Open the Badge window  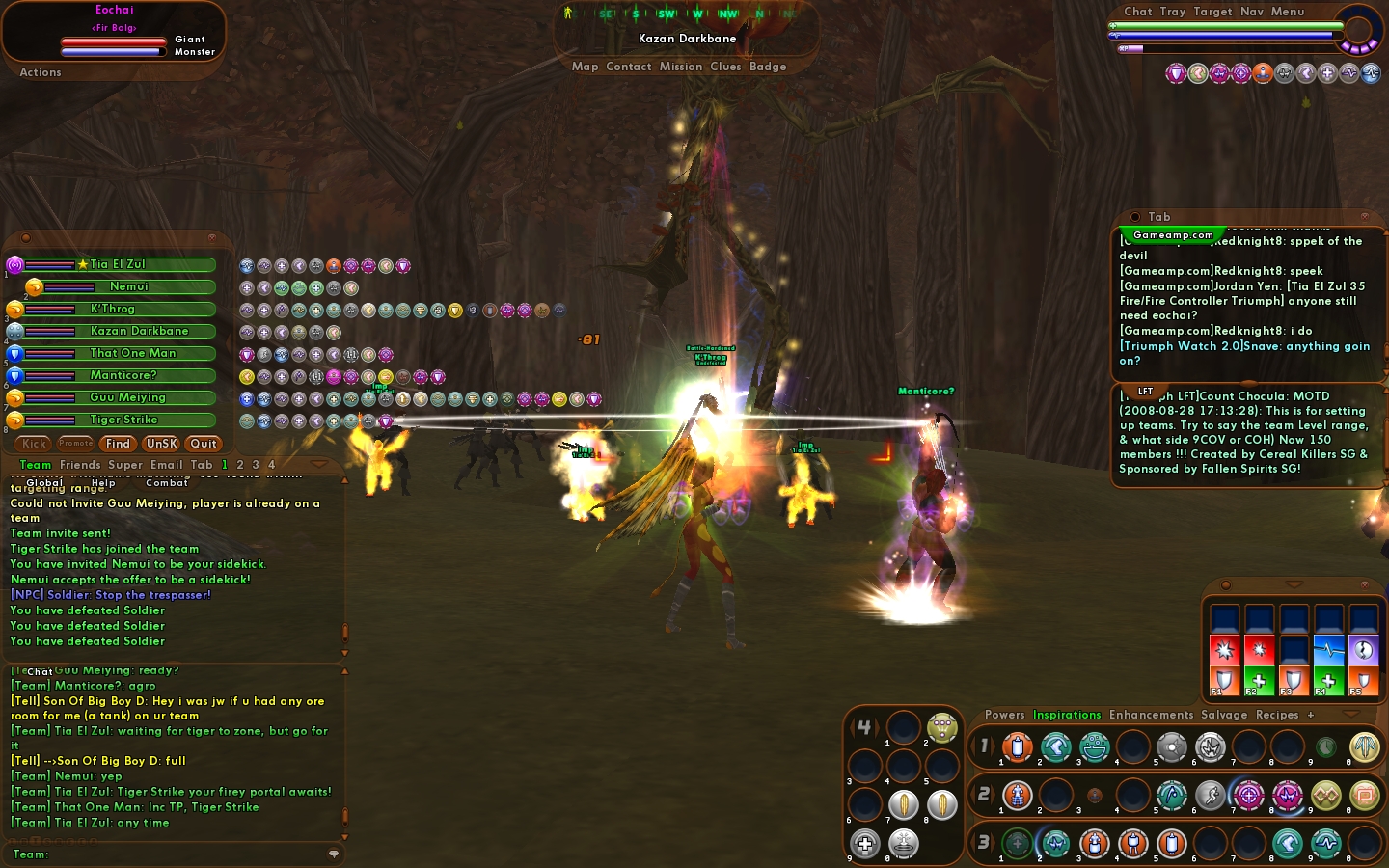point(768,67)
